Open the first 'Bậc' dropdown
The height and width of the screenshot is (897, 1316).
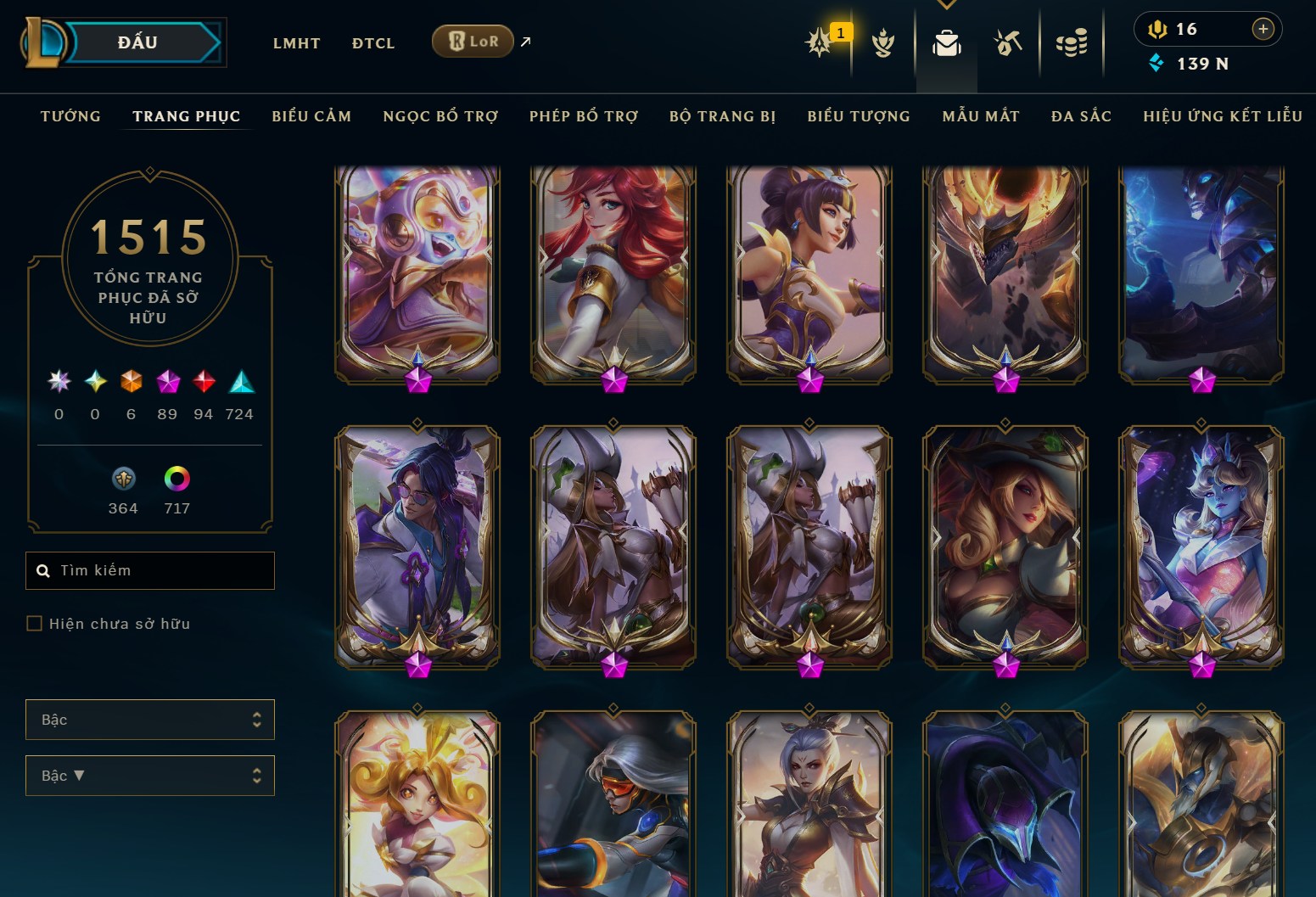coord(150,719)
